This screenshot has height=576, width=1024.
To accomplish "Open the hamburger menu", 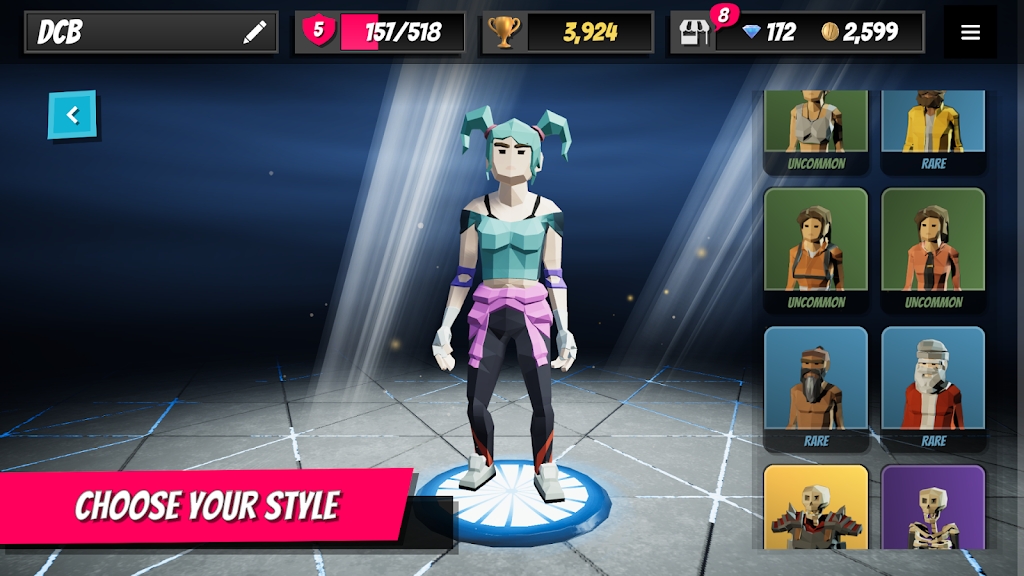I will (970, 32).
